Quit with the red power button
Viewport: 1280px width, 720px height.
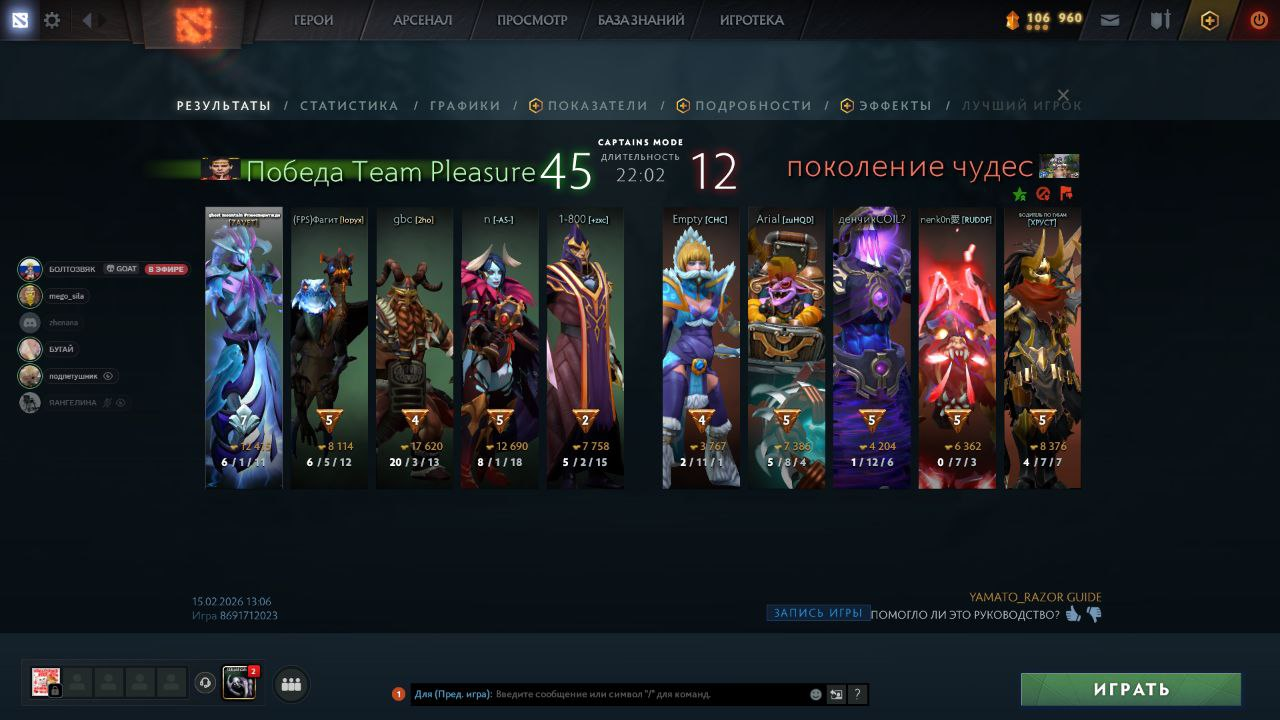point(1259,20)
